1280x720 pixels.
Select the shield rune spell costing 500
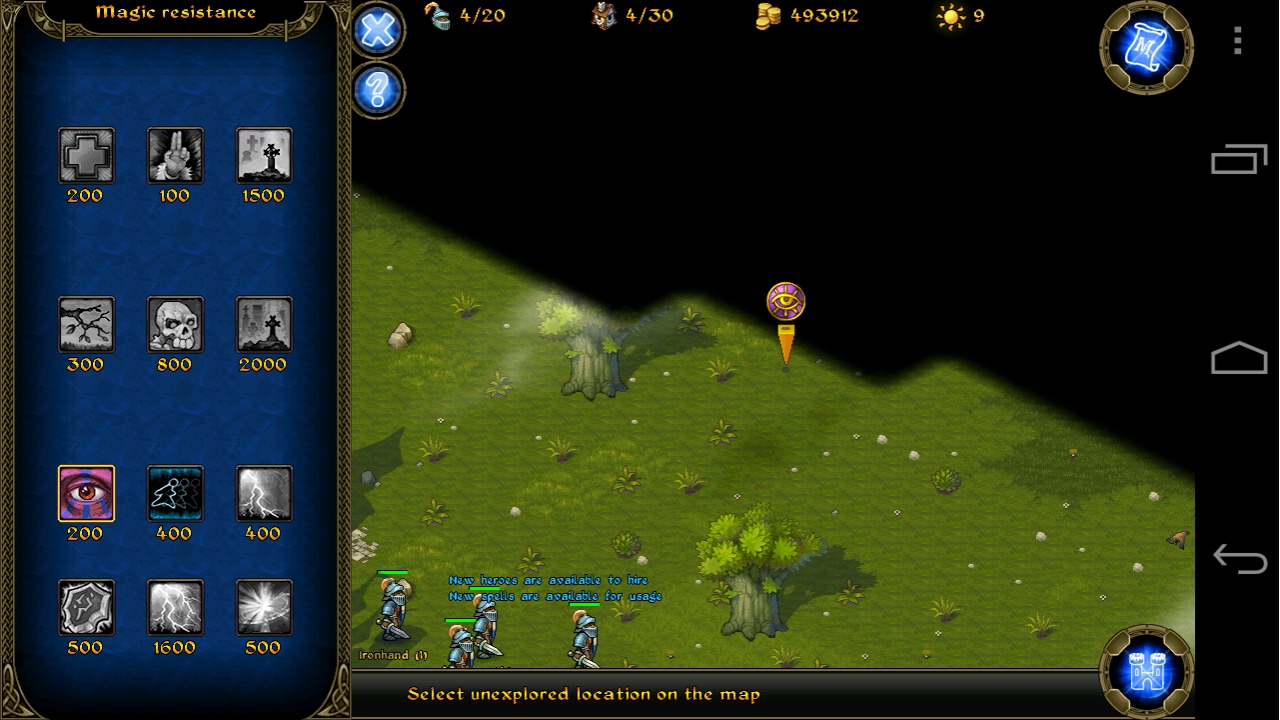86,607
